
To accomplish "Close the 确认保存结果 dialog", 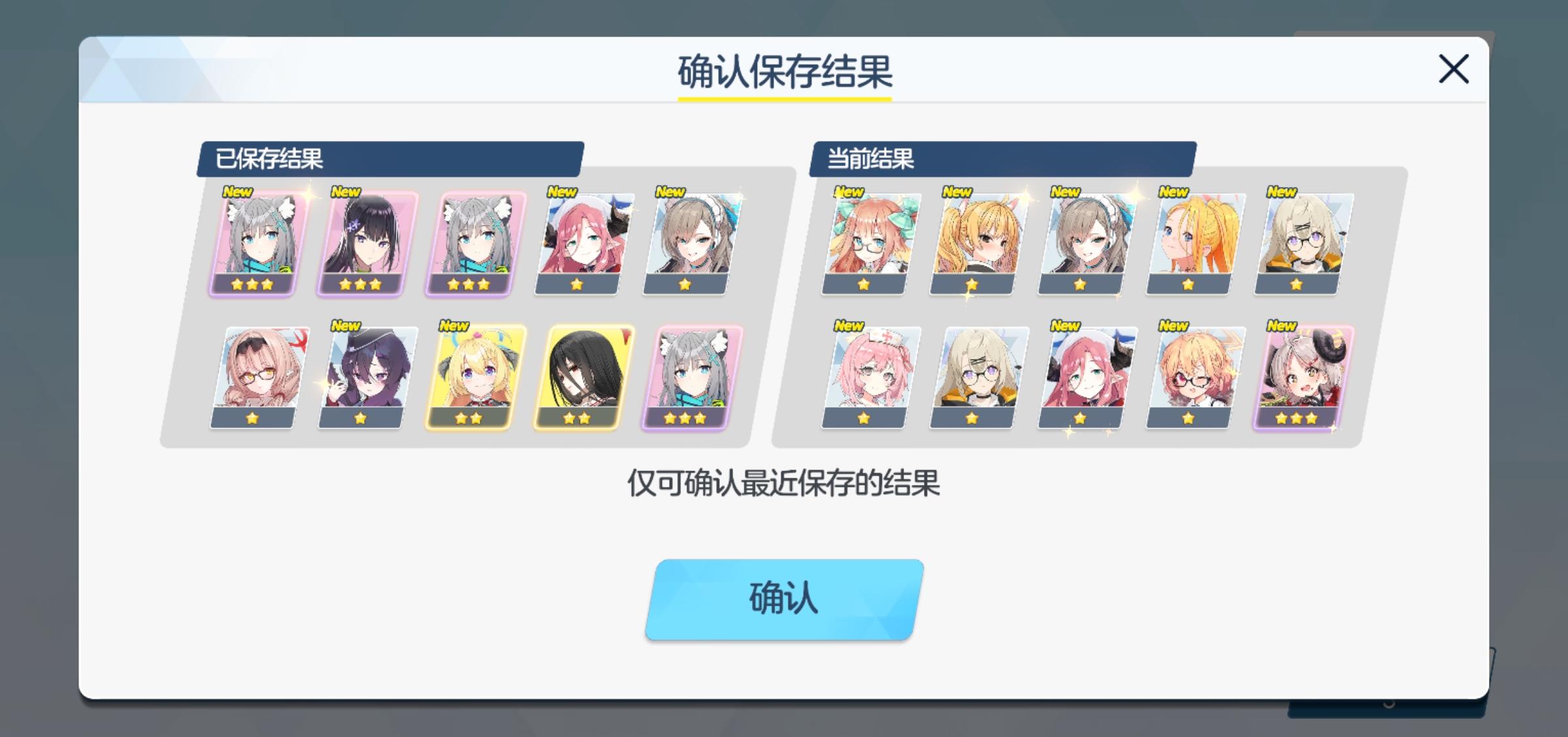I will coord(1454,69).
